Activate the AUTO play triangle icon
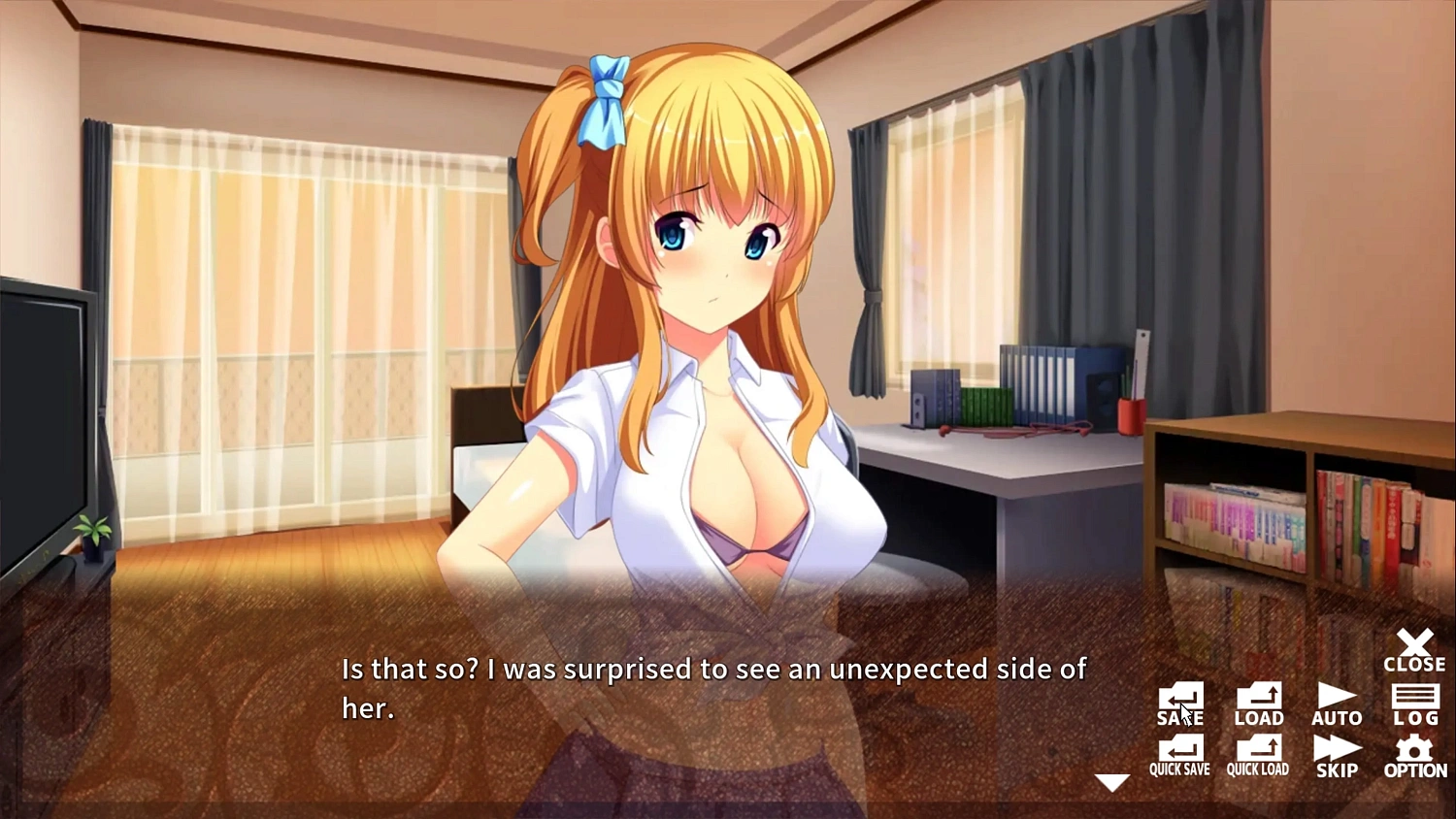The image size is (1456, 819). 1337,699
